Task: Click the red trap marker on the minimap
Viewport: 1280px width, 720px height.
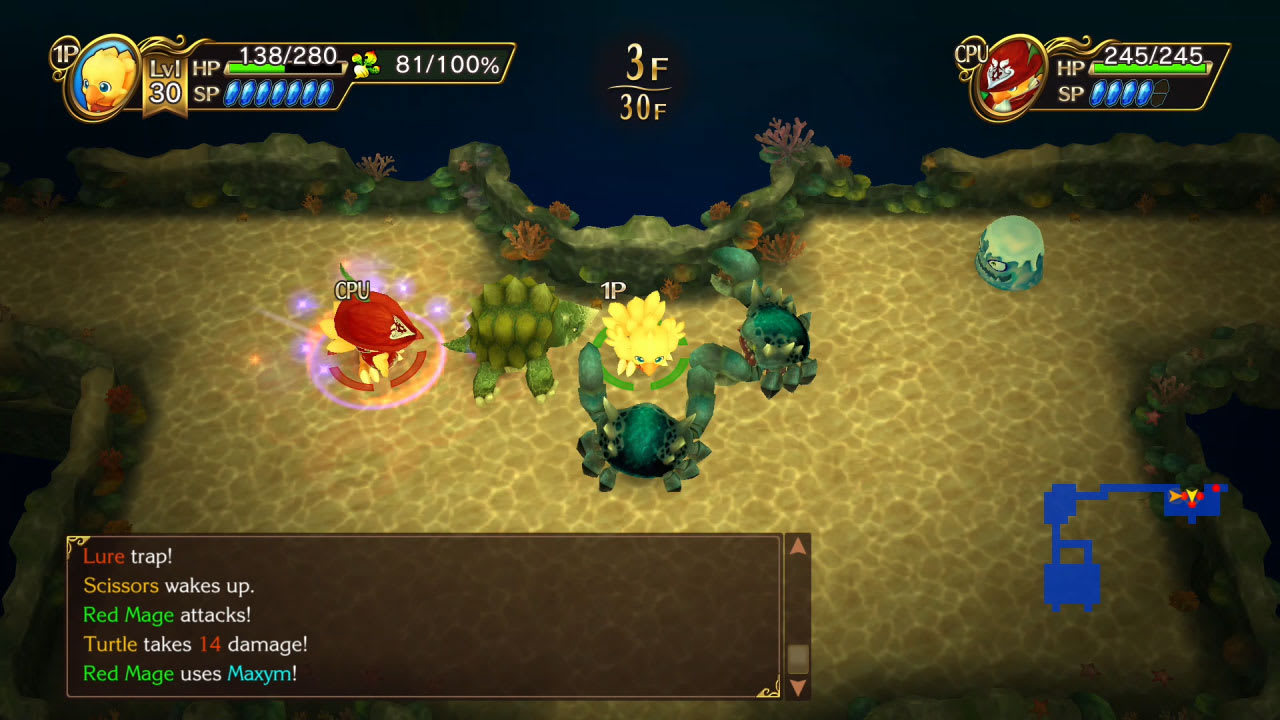Action: click(1216, 487)
